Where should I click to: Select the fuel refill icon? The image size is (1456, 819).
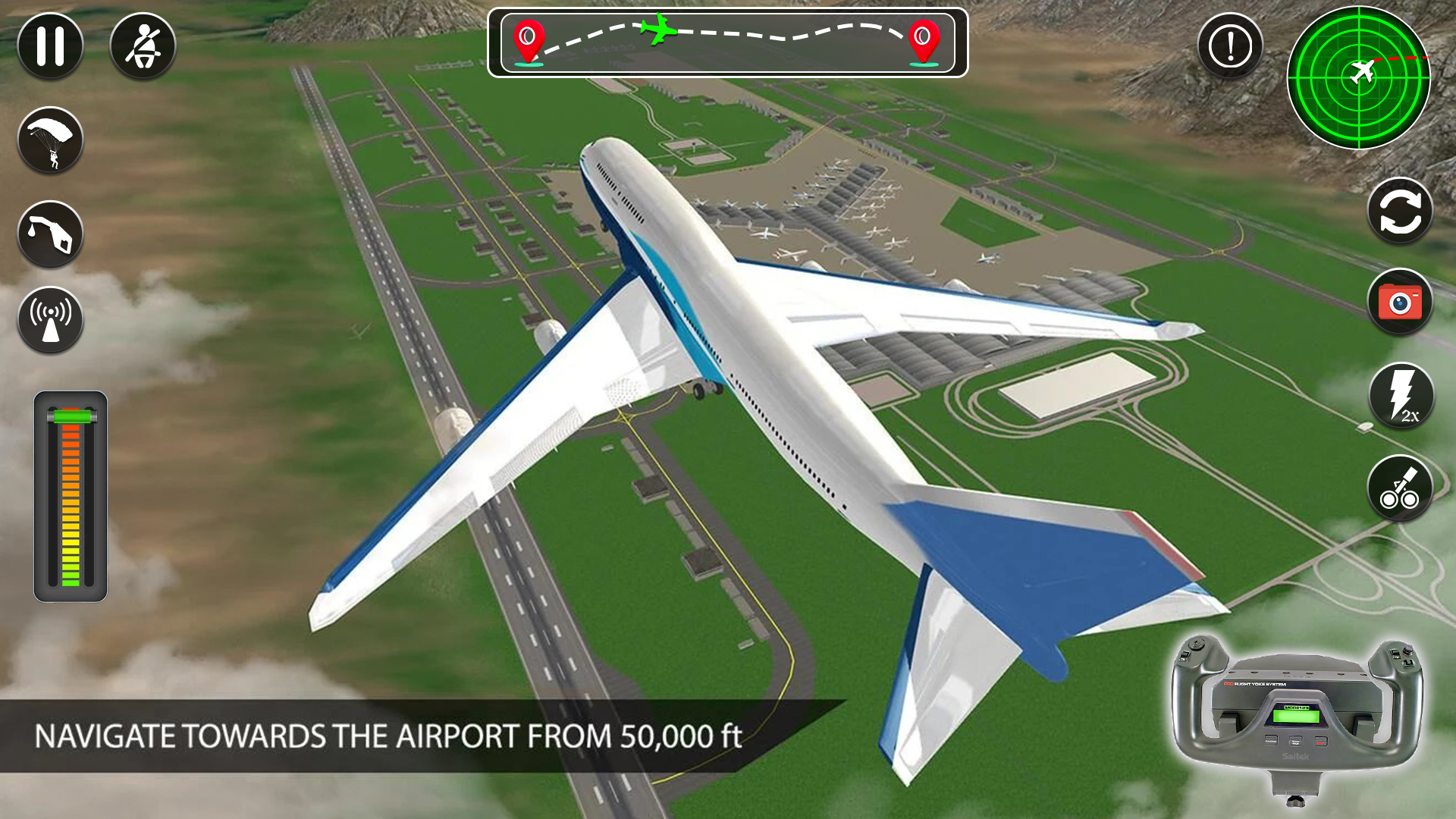pos(49,232)
